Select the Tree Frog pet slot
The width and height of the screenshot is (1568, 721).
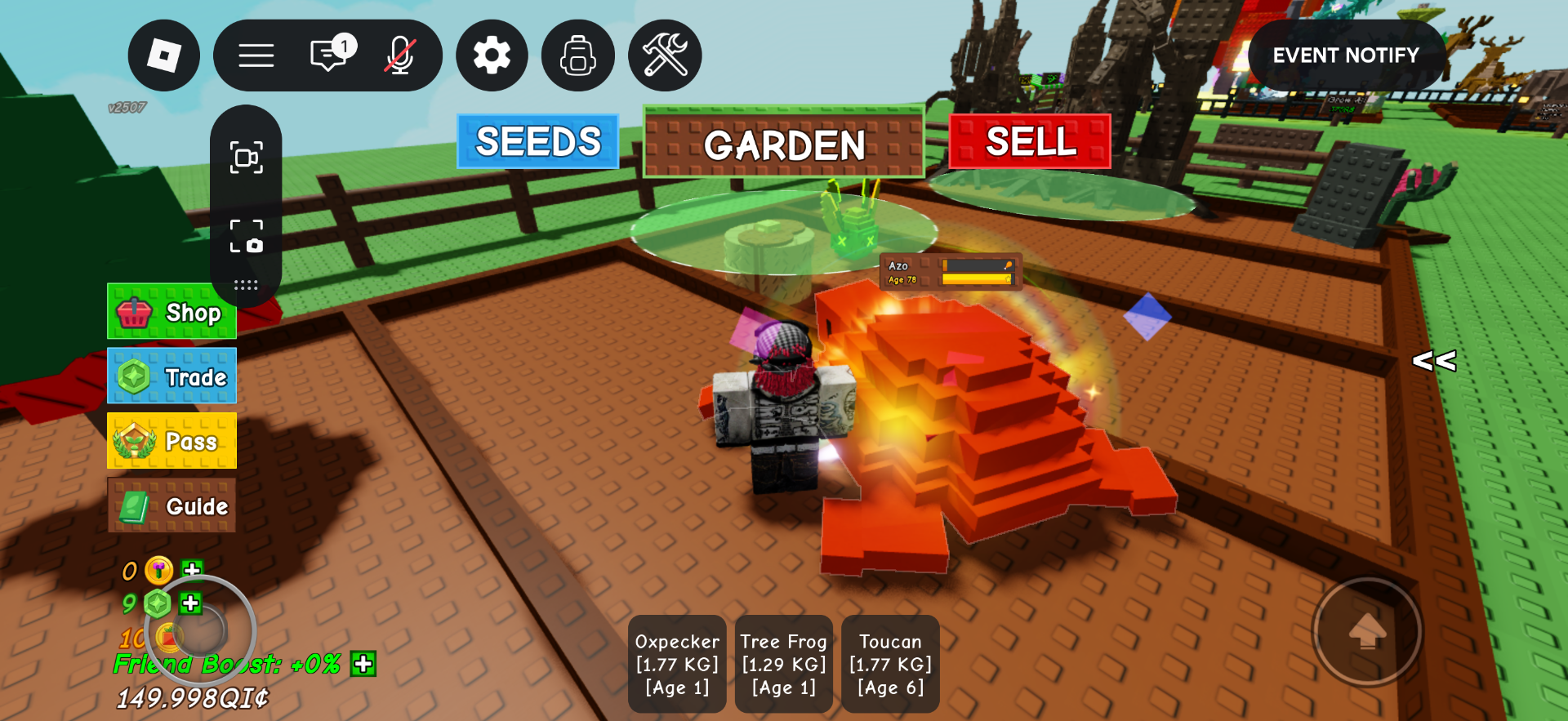[x=784, y=664]
